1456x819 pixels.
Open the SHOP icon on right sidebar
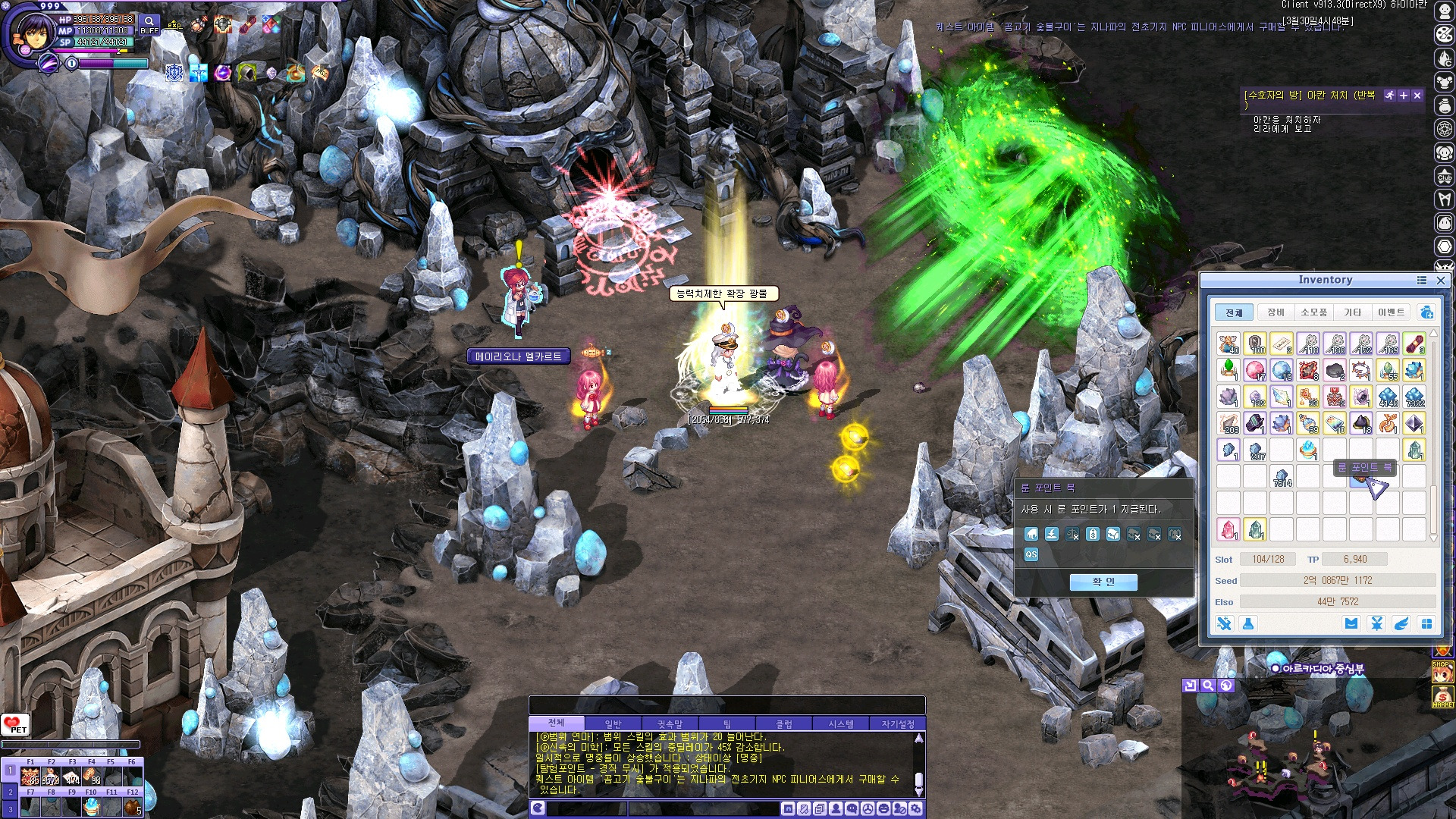(x=1442, y=670)
